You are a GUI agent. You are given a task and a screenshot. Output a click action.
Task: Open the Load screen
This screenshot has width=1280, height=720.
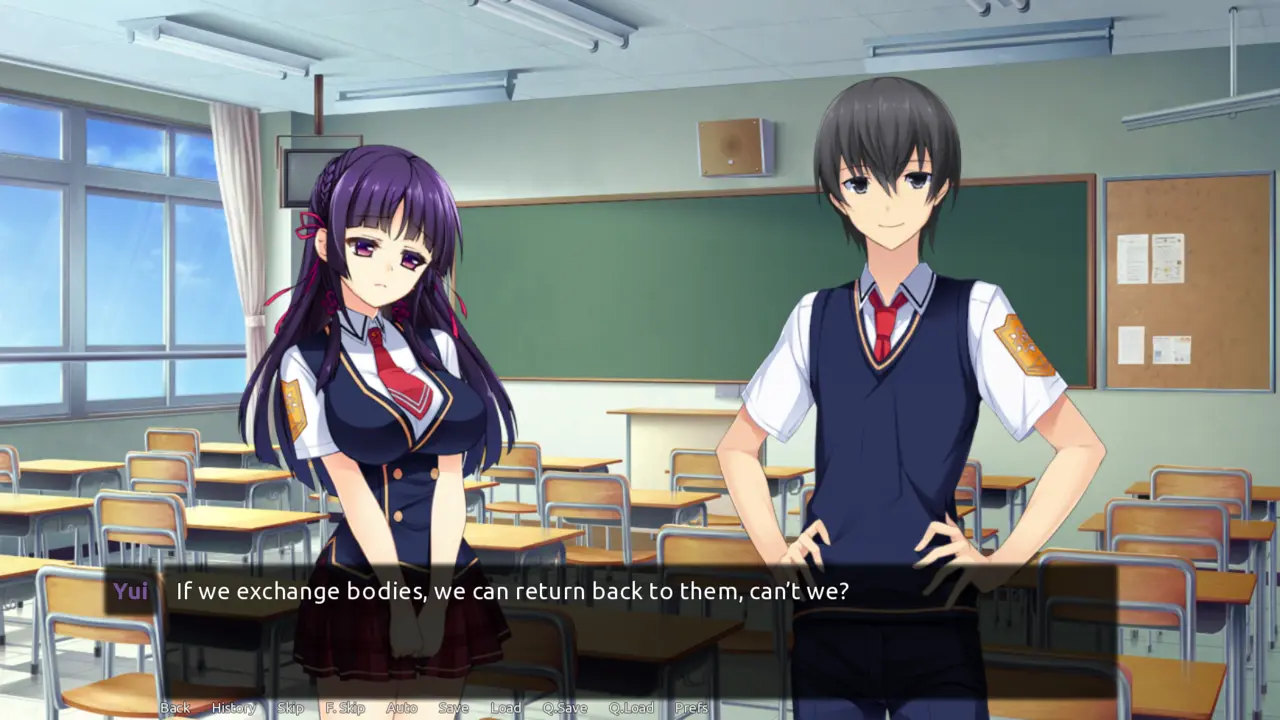pyautogui.click(x=505, y=708)
